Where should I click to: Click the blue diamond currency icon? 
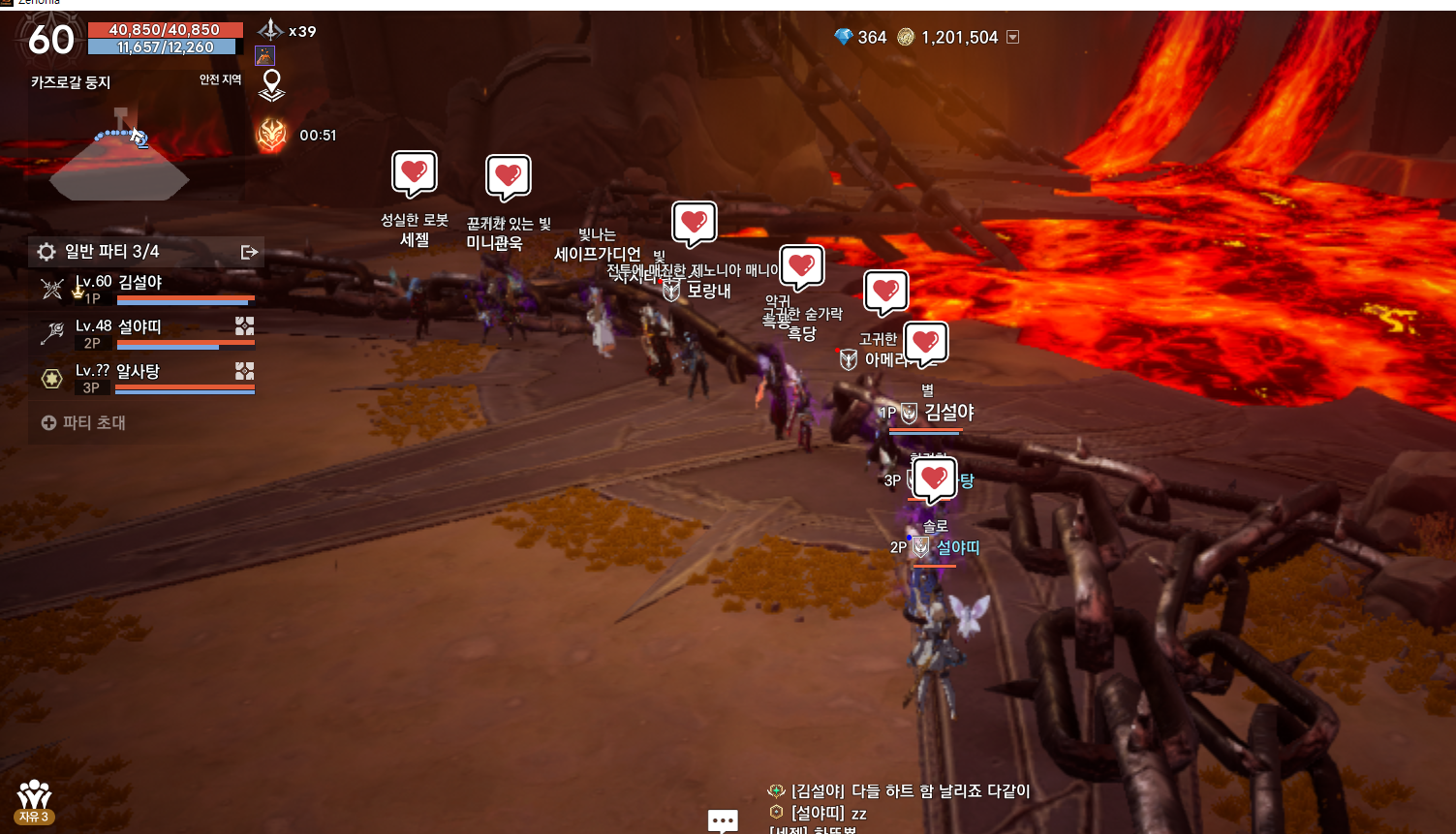844,37
